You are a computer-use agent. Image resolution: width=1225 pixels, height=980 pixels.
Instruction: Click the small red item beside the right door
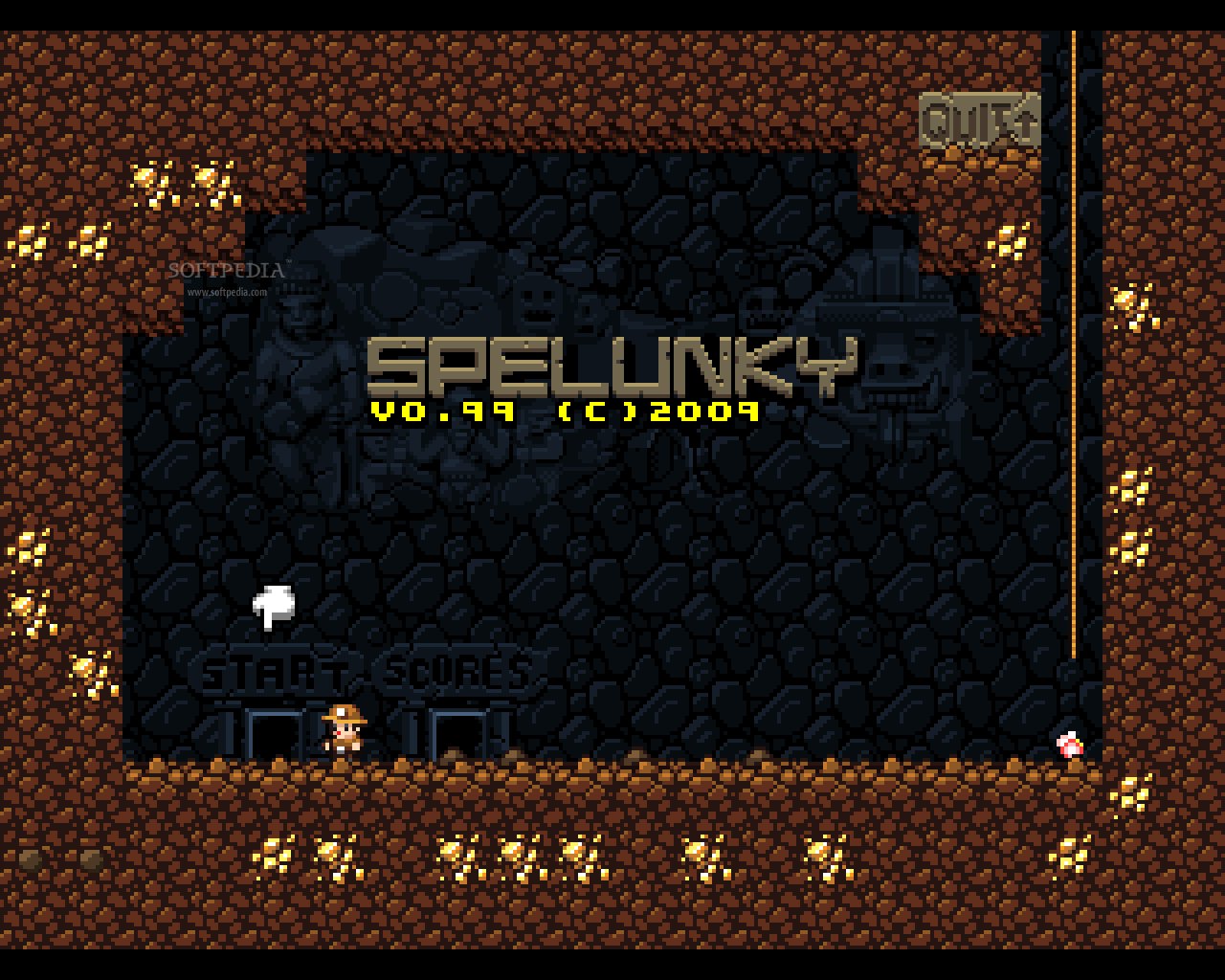click(1069, 745)
